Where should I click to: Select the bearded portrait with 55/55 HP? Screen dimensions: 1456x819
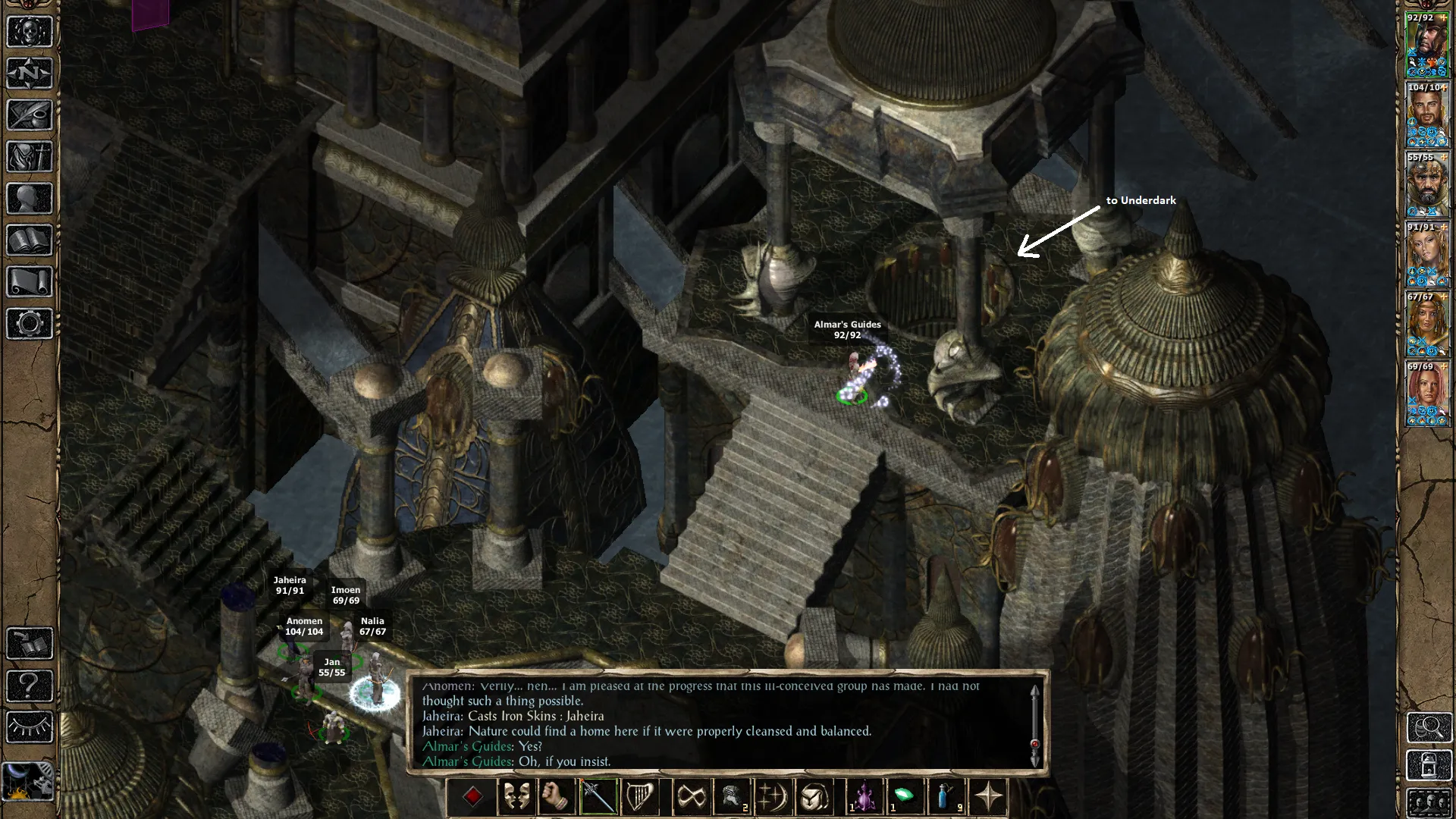pyautogui.click(x=1426, y=185)
